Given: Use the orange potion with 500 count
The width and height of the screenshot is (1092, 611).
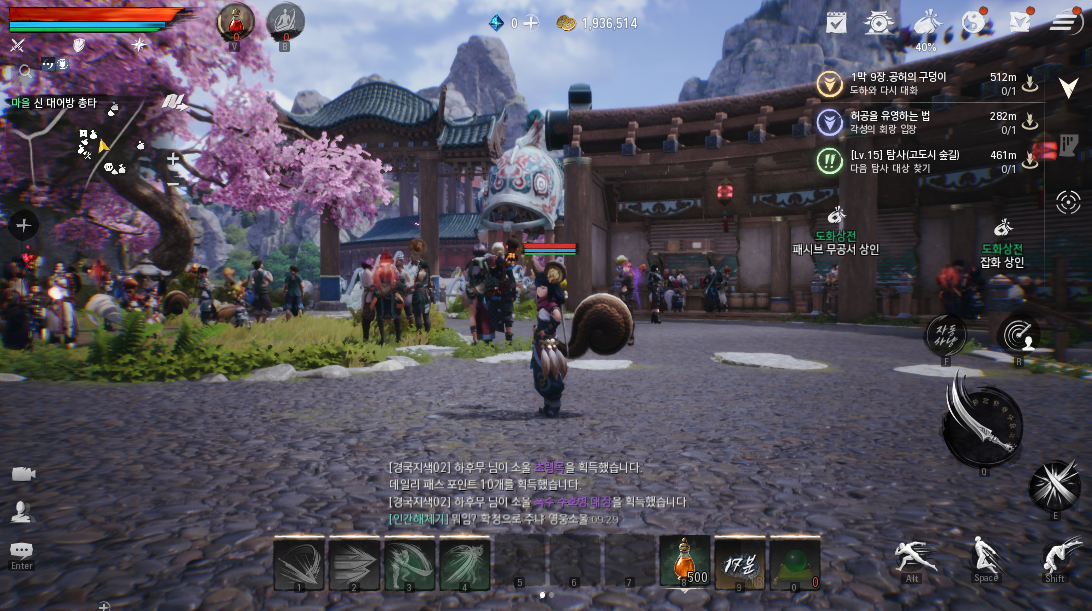Looking at the screenshot, I should [685, 561].
